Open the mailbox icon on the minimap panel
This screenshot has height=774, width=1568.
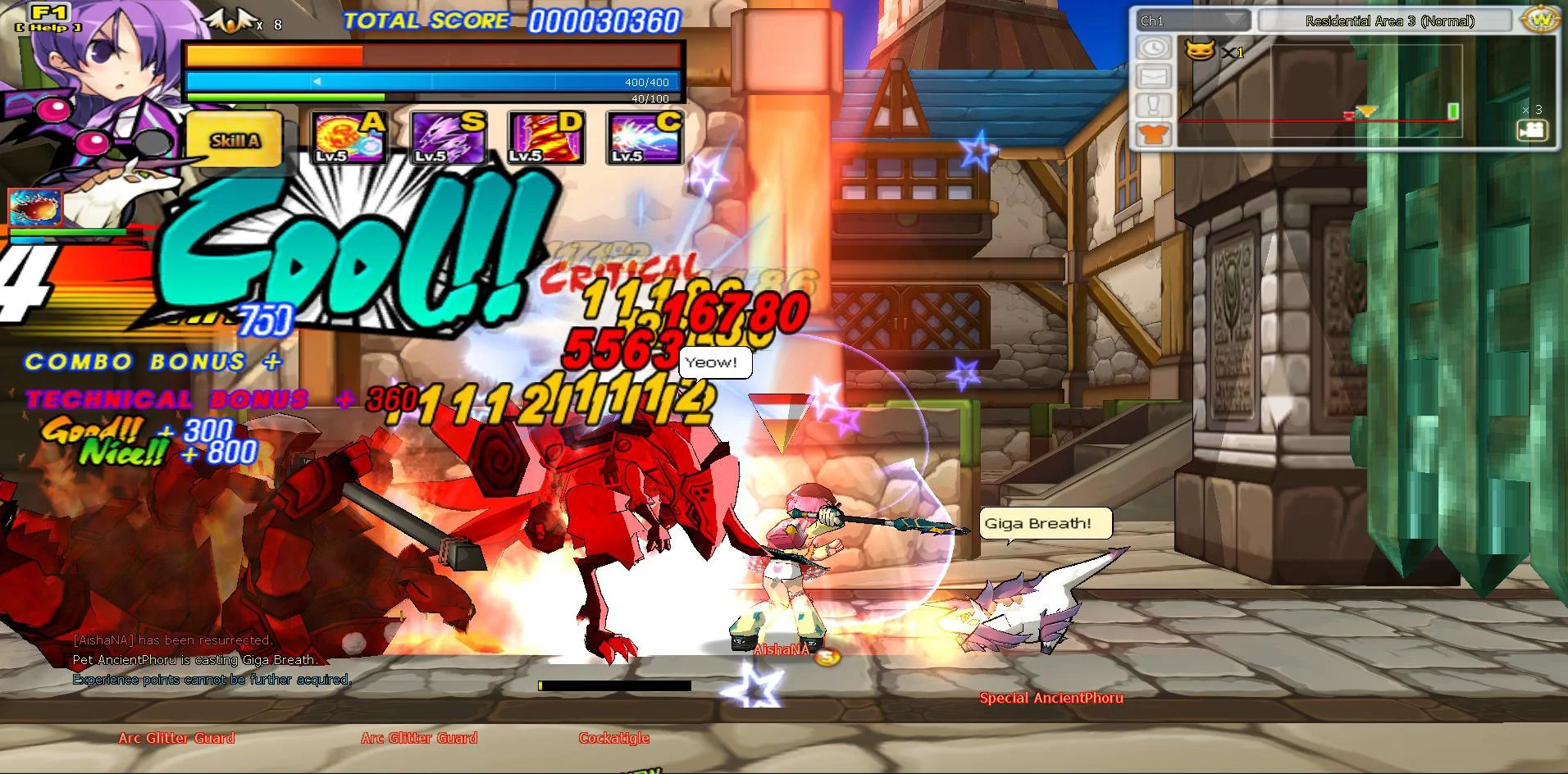point(1155,76)
